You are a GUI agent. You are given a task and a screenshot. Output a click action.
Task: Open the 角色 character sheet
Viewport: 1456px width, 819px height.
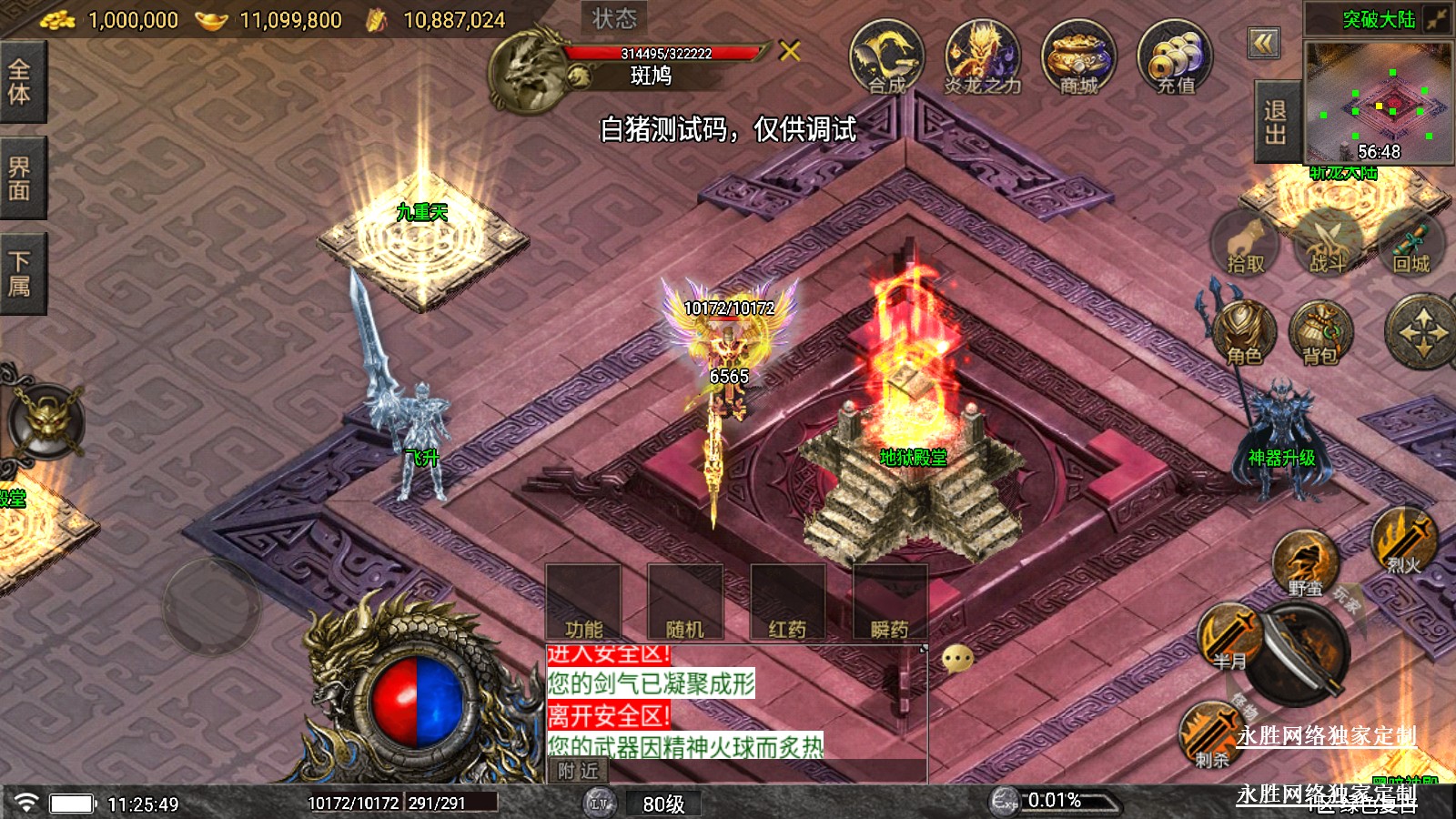pos(1244,334)
